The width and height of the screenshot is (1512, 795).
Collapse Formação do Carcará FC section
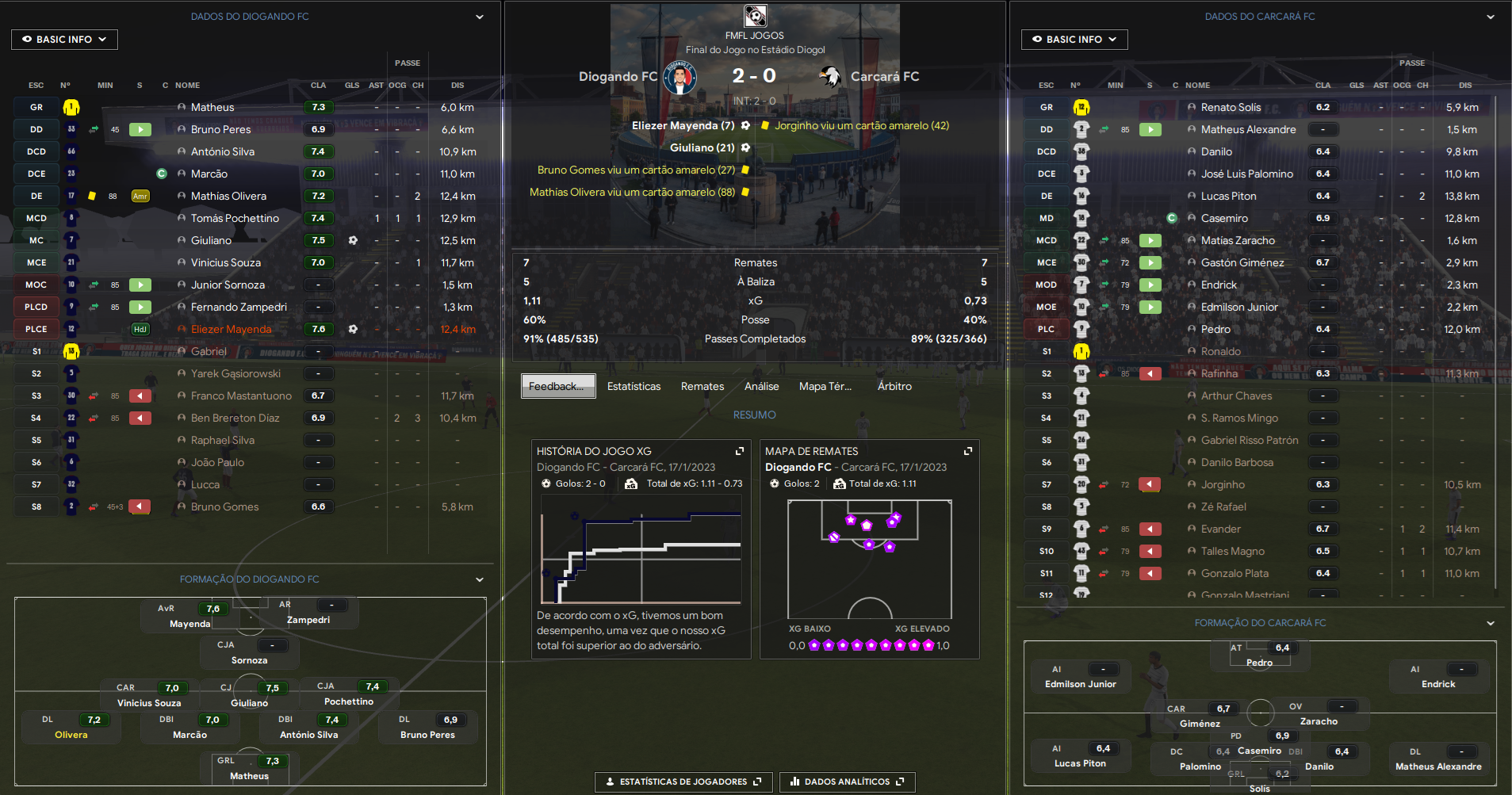[x=1490, y=623]
